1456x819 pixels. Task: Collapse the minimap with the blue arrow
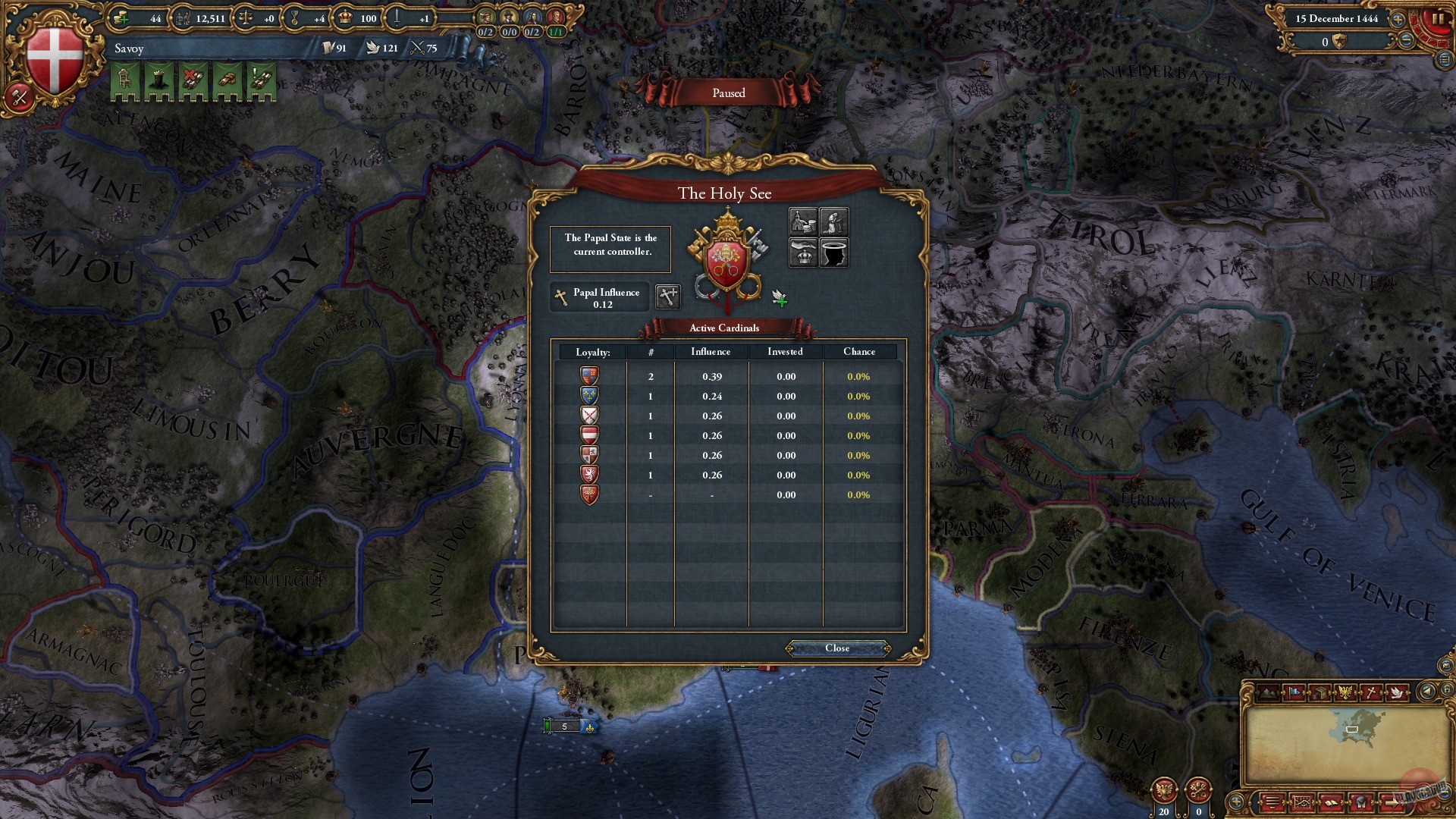pyautogui.click(x=1426, y=692)
